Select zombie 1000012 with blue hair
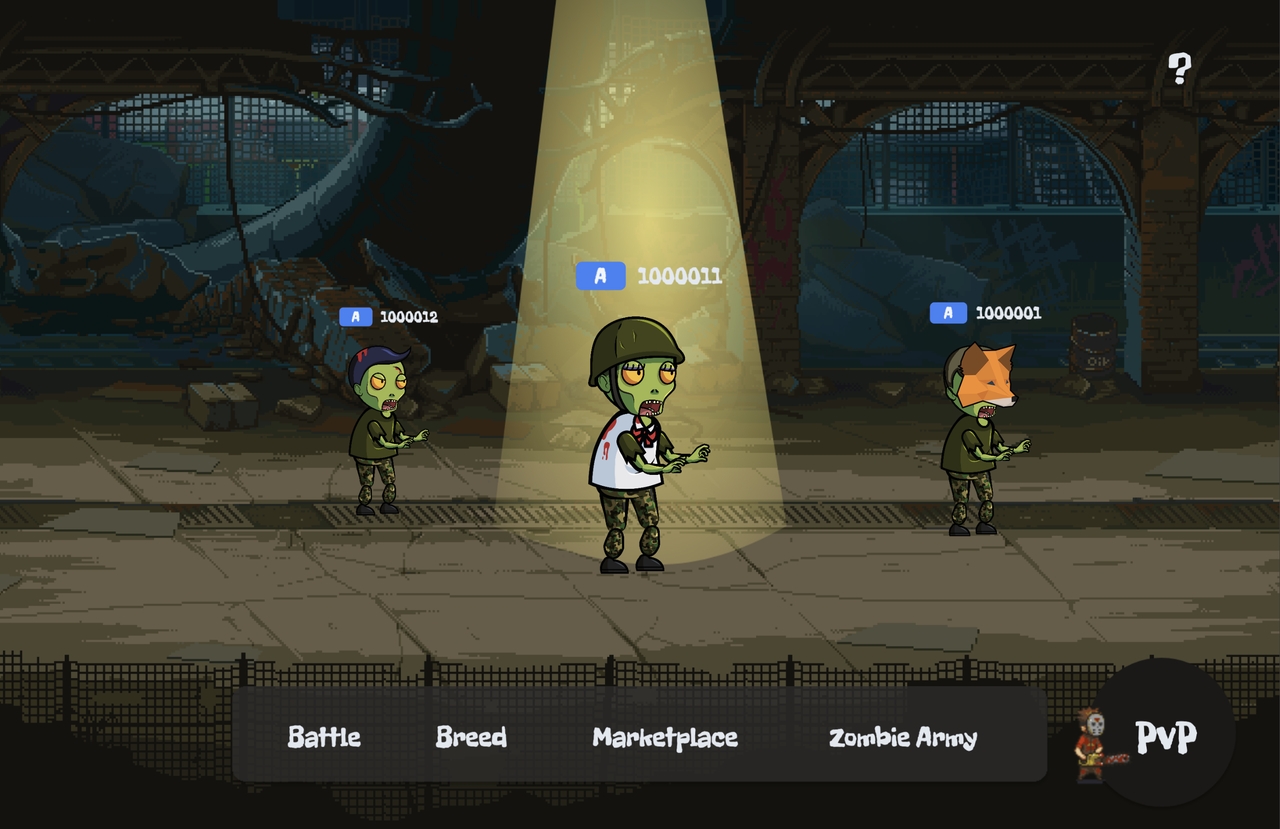 380,430
